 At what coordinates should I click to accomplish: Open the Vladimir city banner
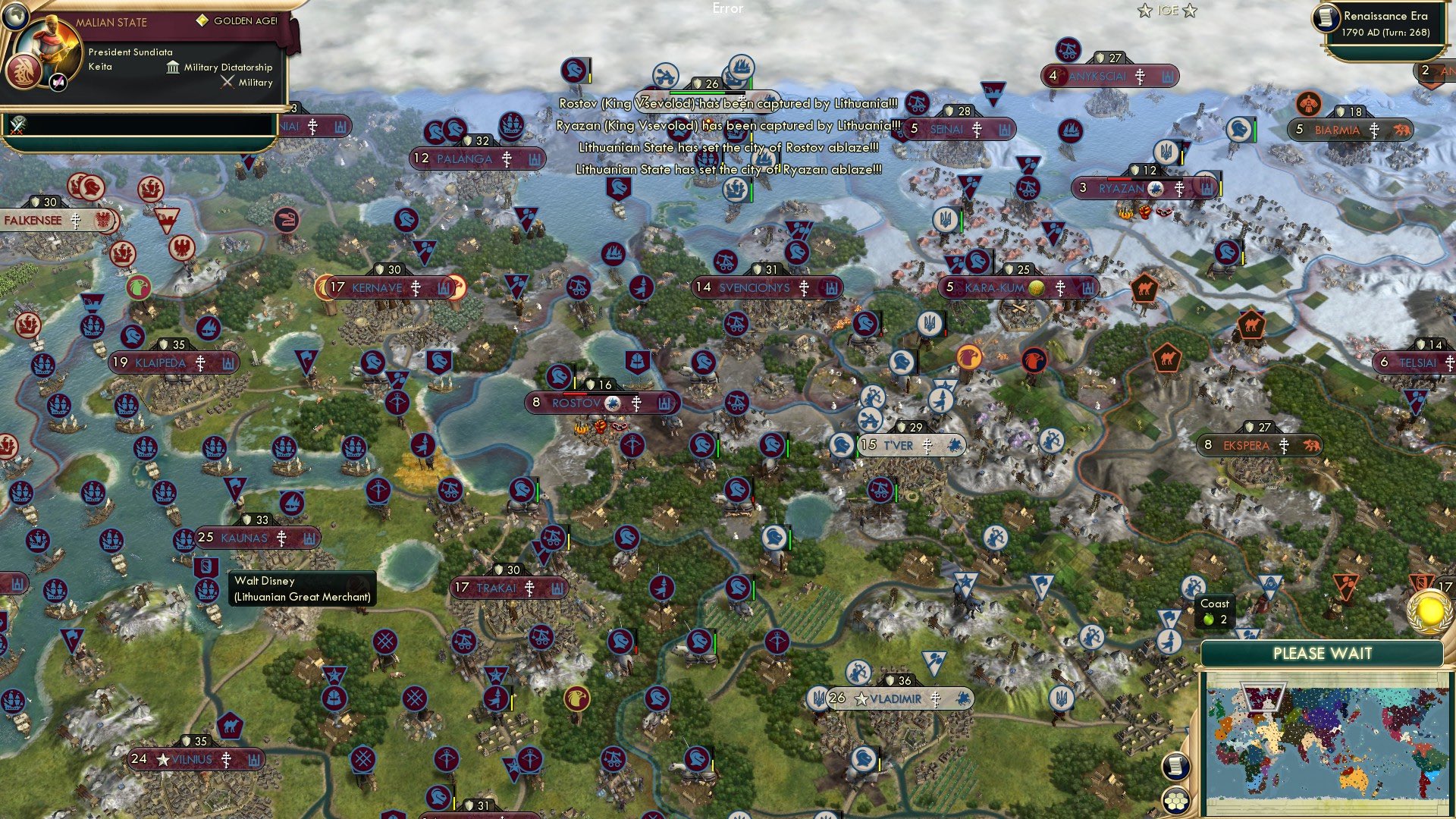tap(896, 698)
